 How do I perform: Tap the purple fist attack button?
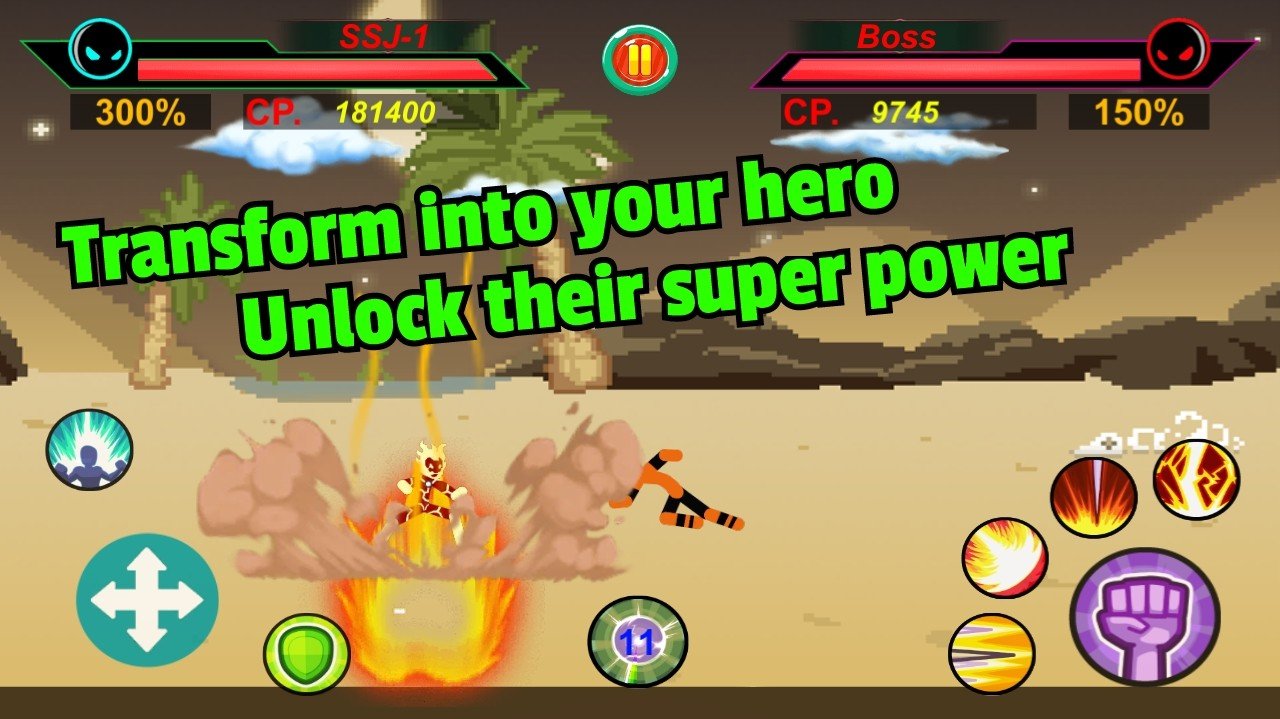pos(1144,617)
